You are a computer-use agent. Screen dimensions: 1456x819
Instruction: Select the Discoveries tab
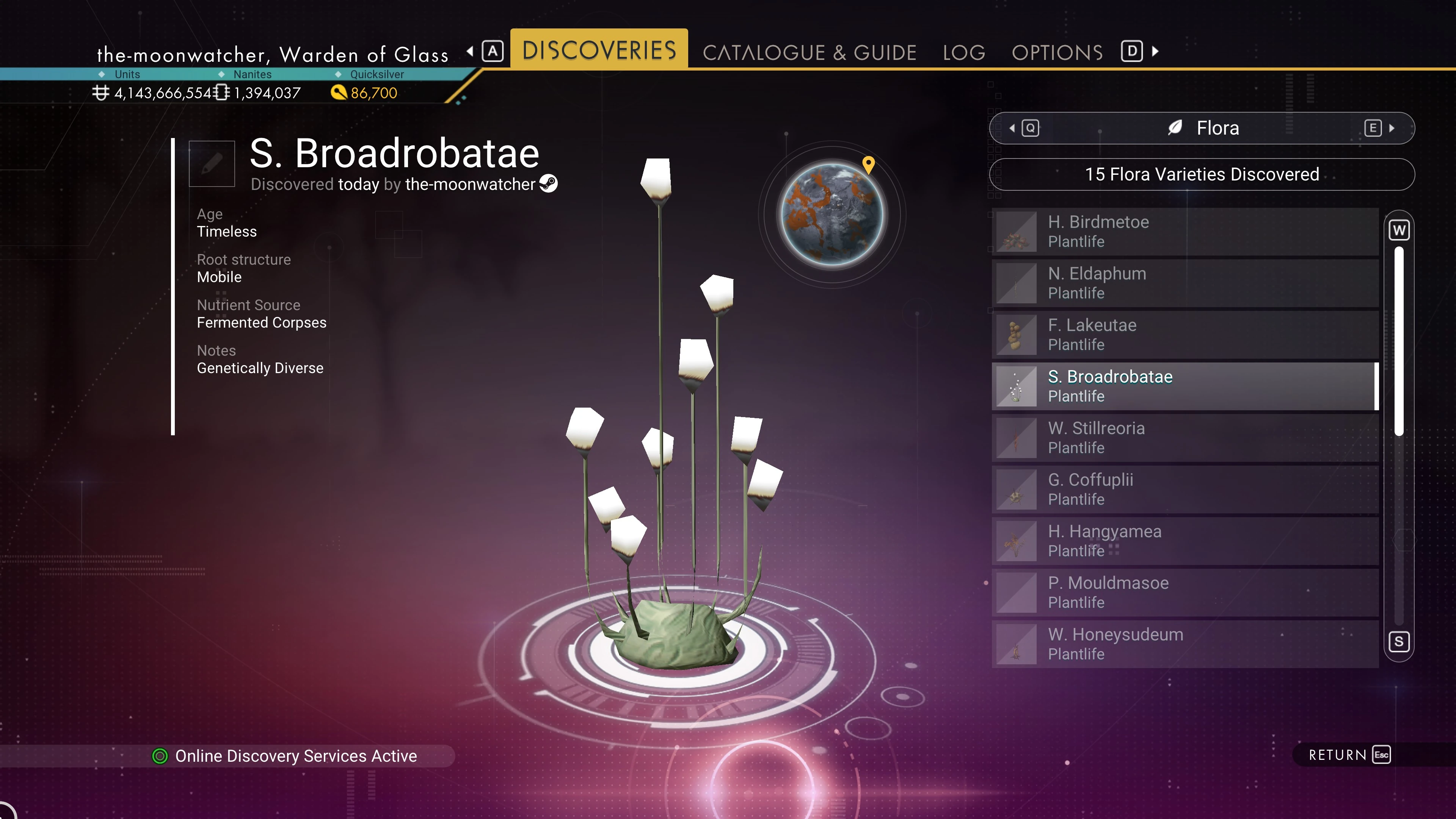pos(599,50)
